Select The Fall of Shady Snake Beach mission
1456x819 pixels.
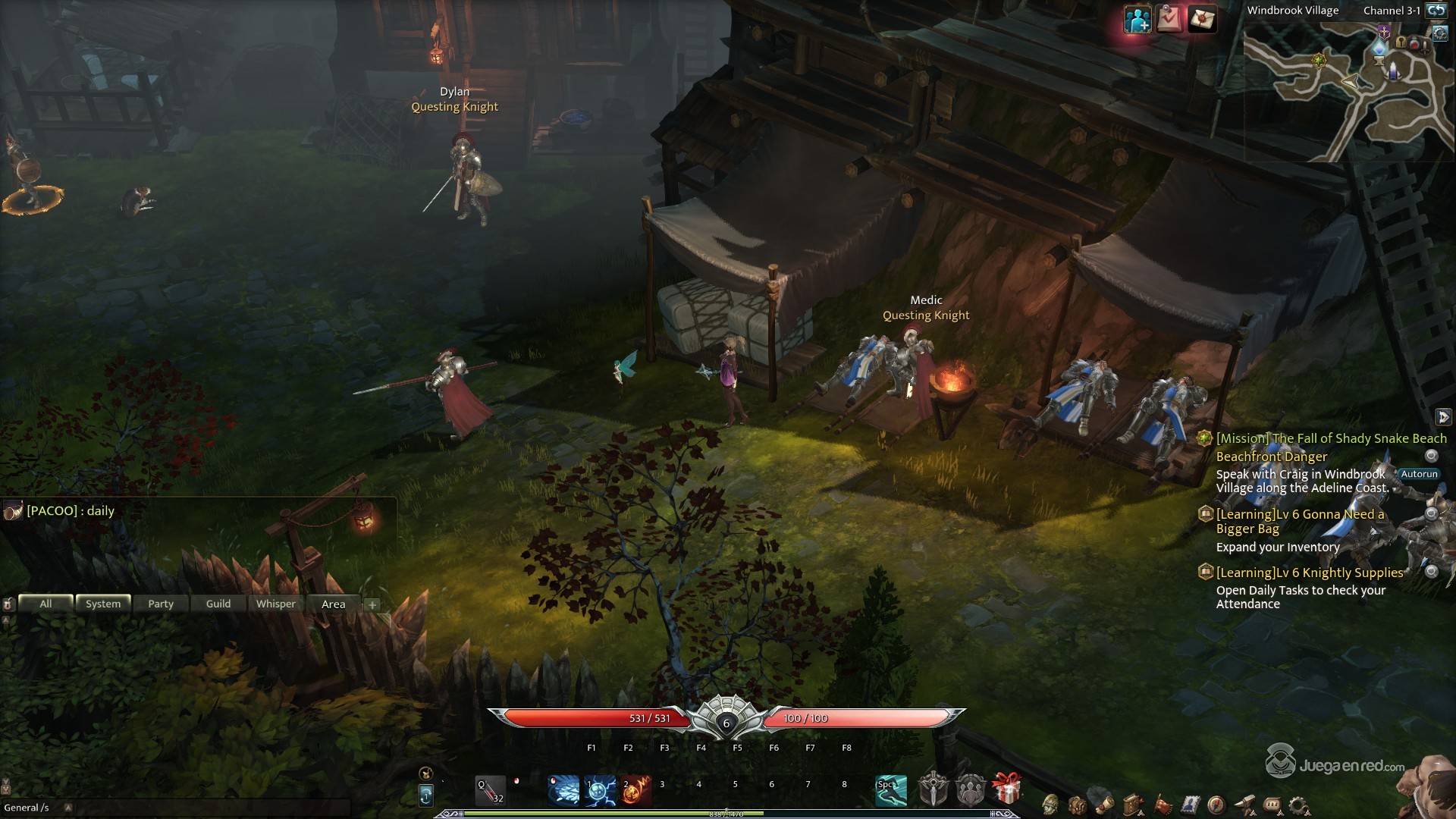point(1331,438)
